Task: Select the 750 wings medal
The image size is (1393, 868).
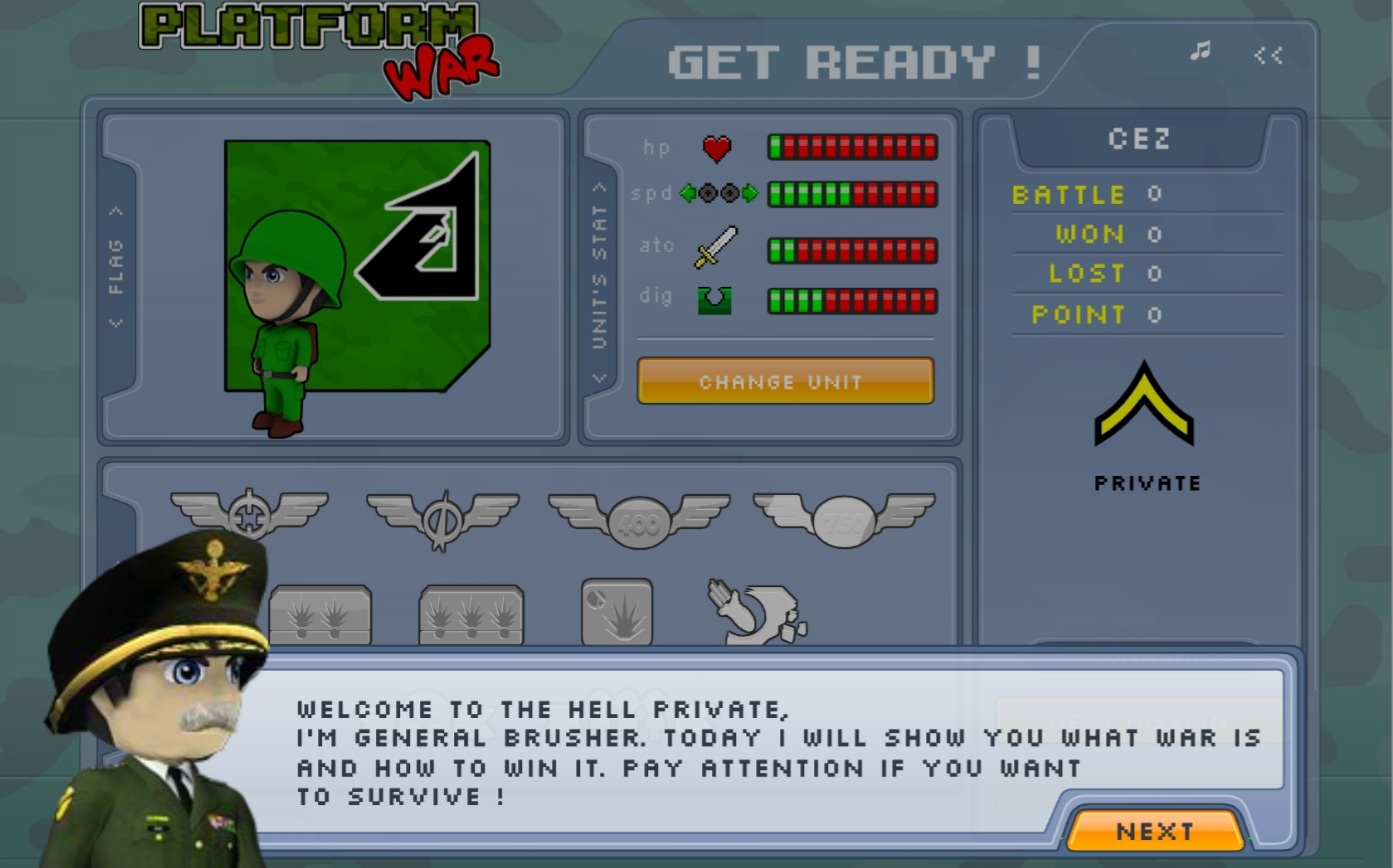Action: click(x=845, y=515)
